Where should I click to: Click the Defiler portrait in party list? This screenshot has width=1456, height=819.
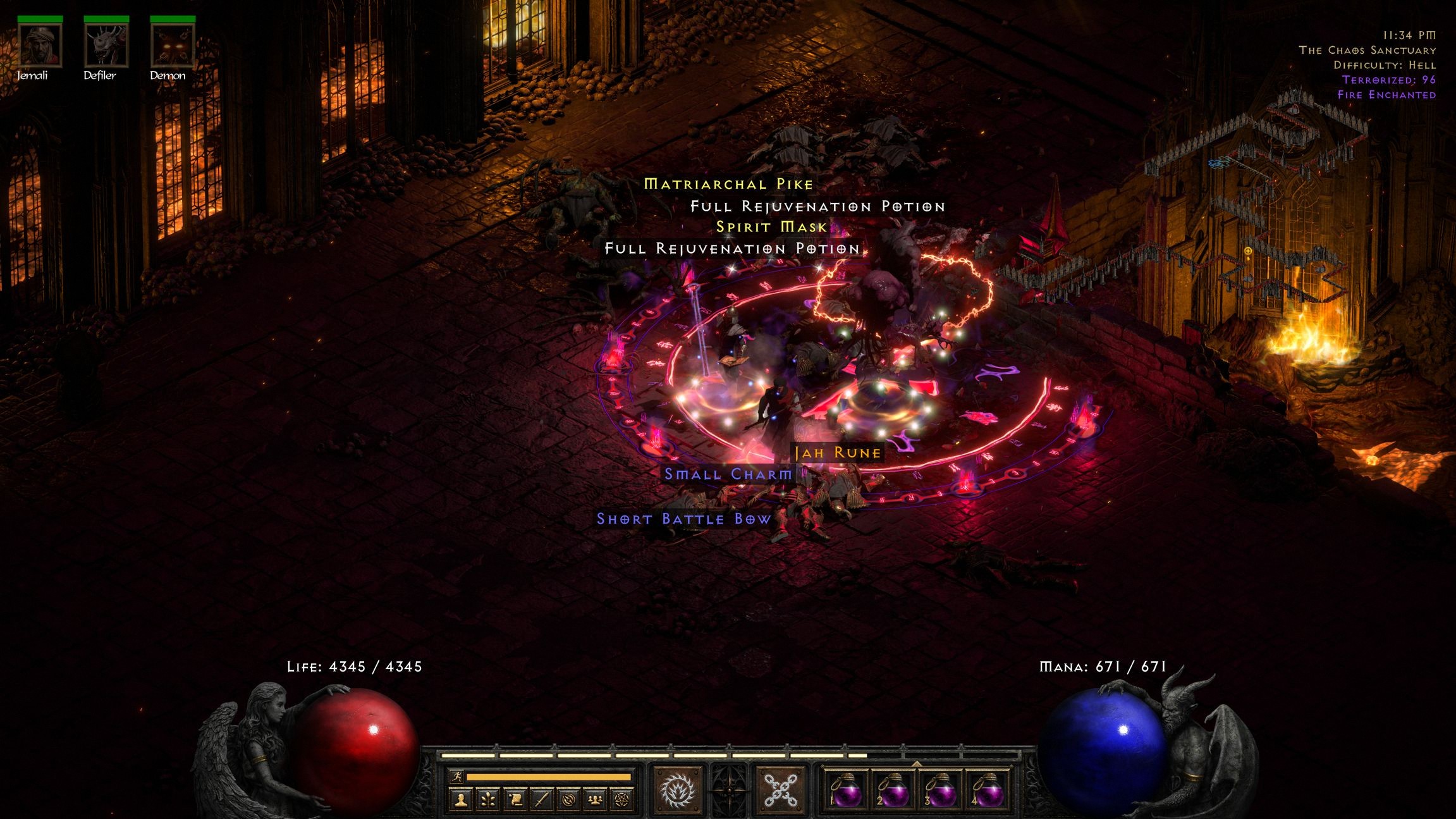pos(106,46)
